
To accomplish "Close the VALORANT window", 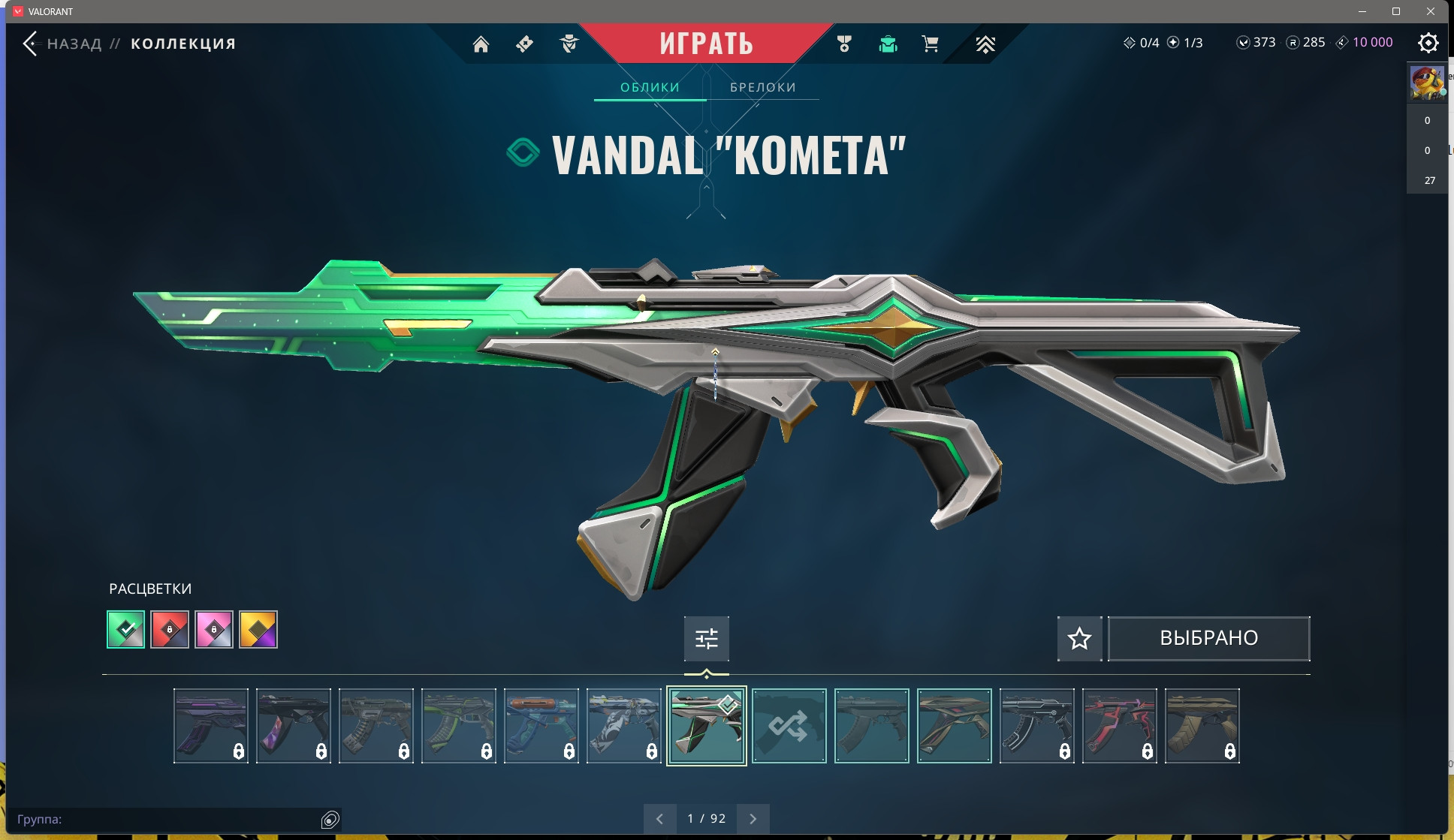I will pyautogui.click(x=1431, y=11).
